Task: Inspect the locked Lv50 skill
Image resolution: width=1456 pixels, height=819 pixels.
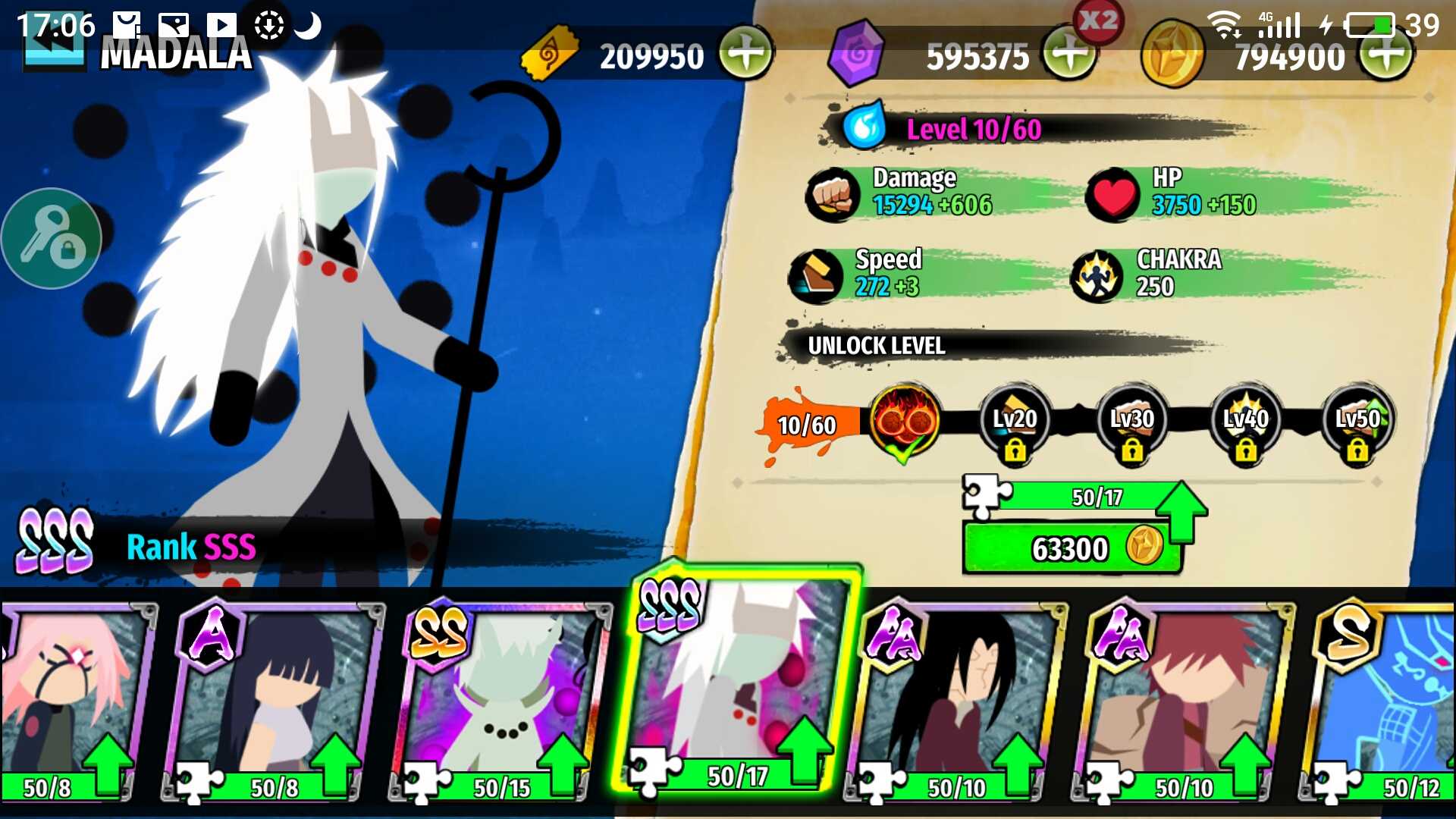Action: tap(1357, 423)
